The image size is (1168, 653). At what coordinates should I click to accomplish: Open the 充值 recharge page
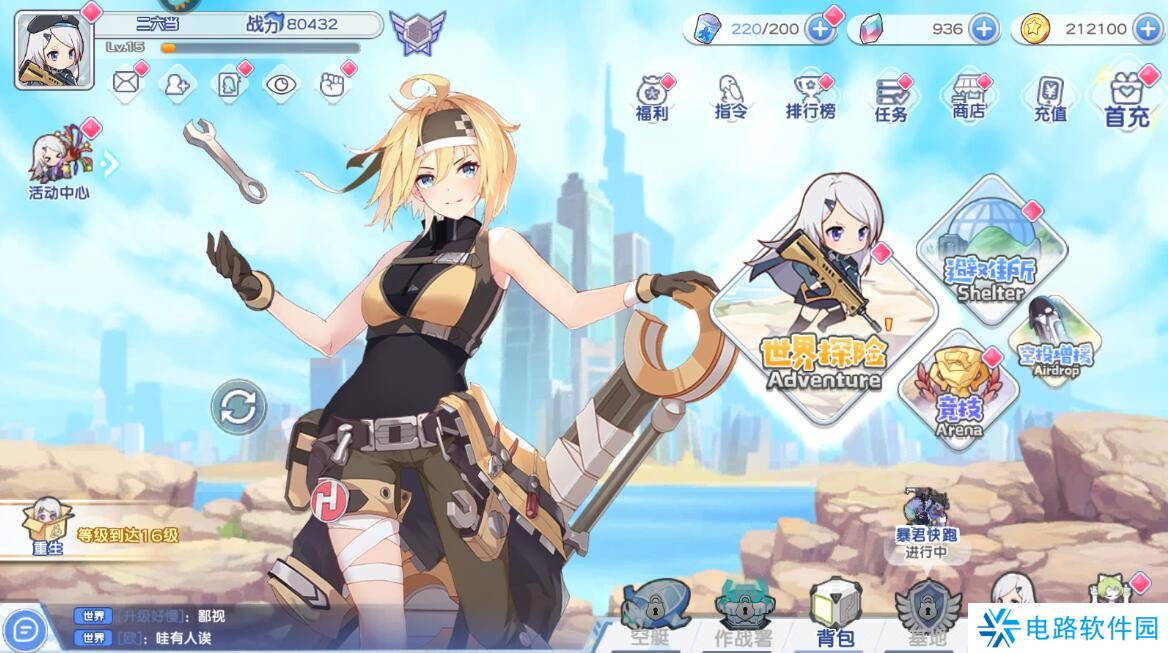pyautogui.click(x=1049, y=98)
